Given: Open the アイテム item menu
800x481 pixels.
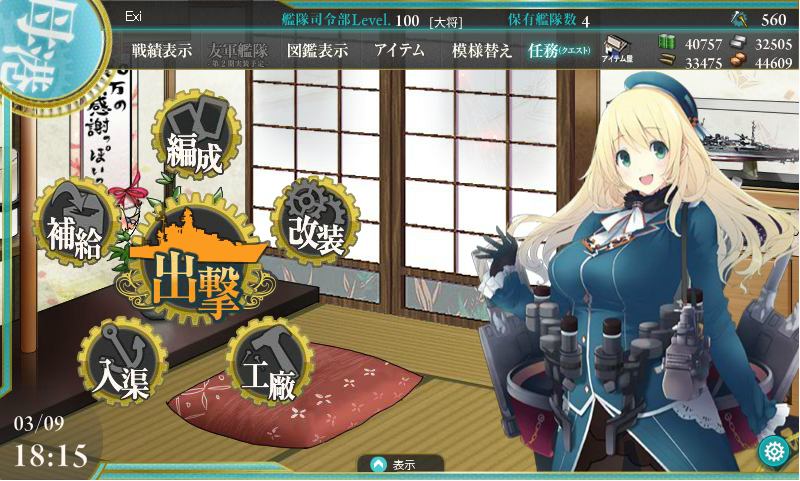Looking at the screenshot, I should pyautogui.click(x=399, y=51).
